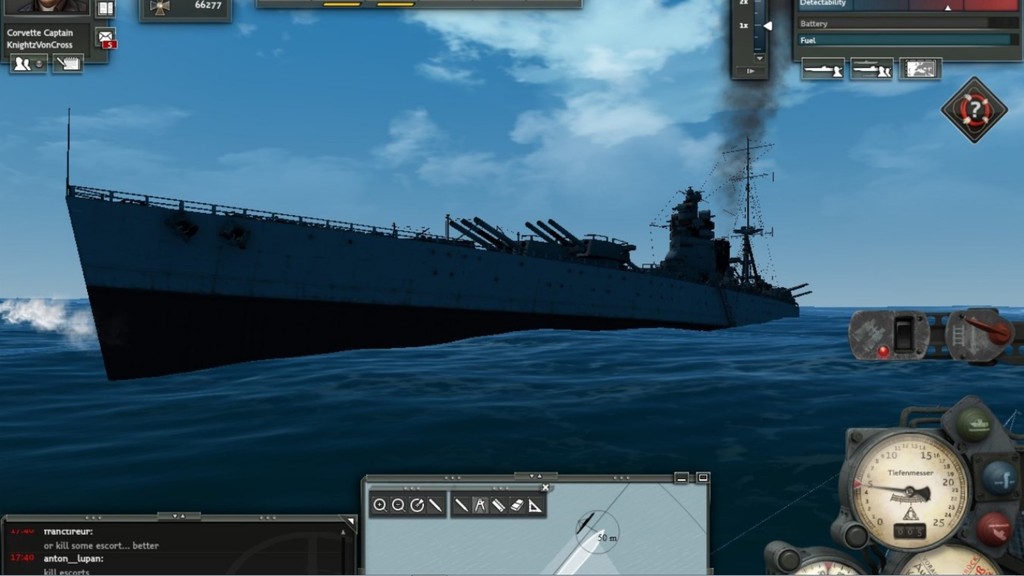This screenshot has height=576, width=1024.
Task: Zoom out on the navigation map
Action: tap(398, 506)
